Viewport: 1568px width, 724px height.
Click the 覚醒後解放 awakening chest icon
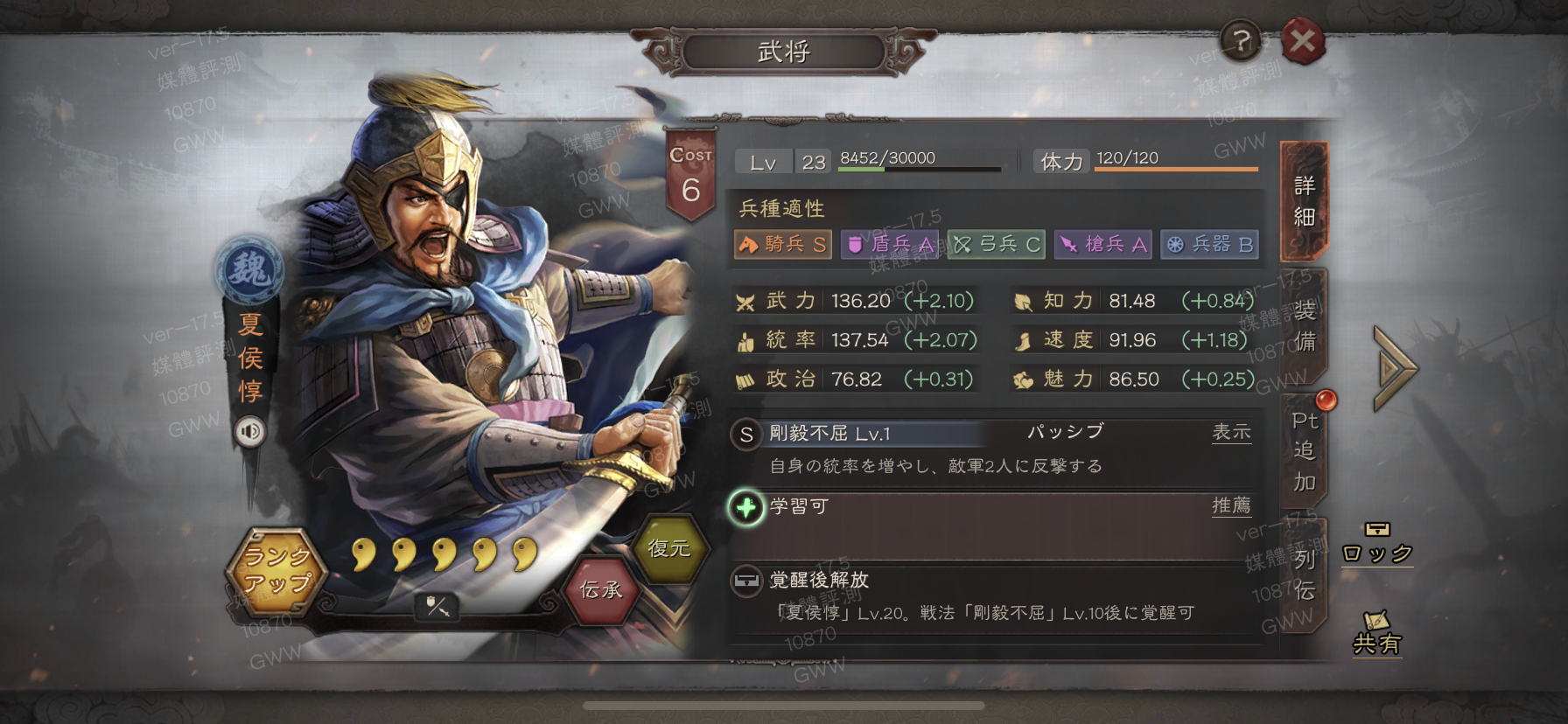[x=747, y=580]
